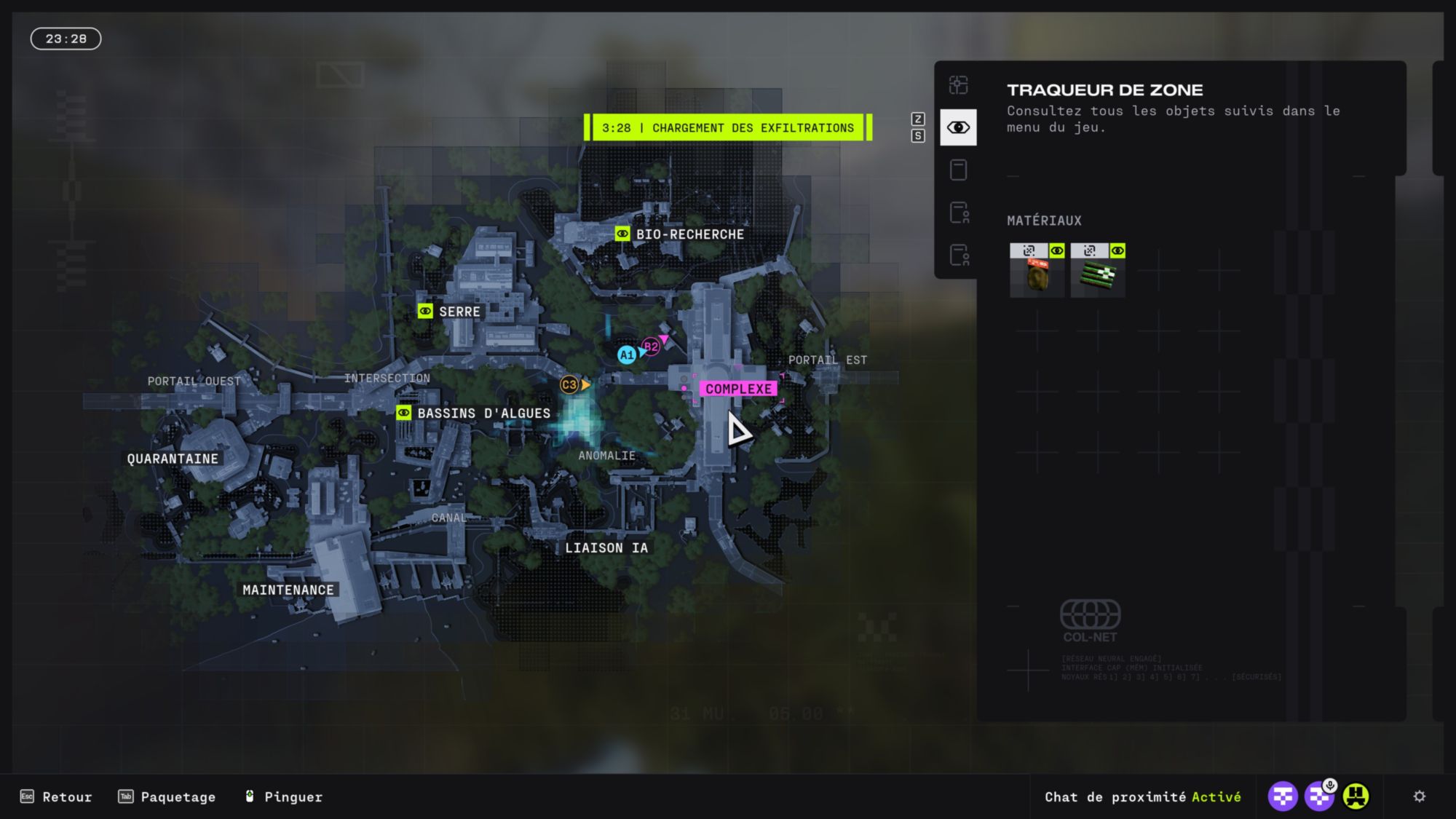Select the brown pouch tracked material slot
The height and width of the screenshot is (819, 1456).
click(1037, 277)
